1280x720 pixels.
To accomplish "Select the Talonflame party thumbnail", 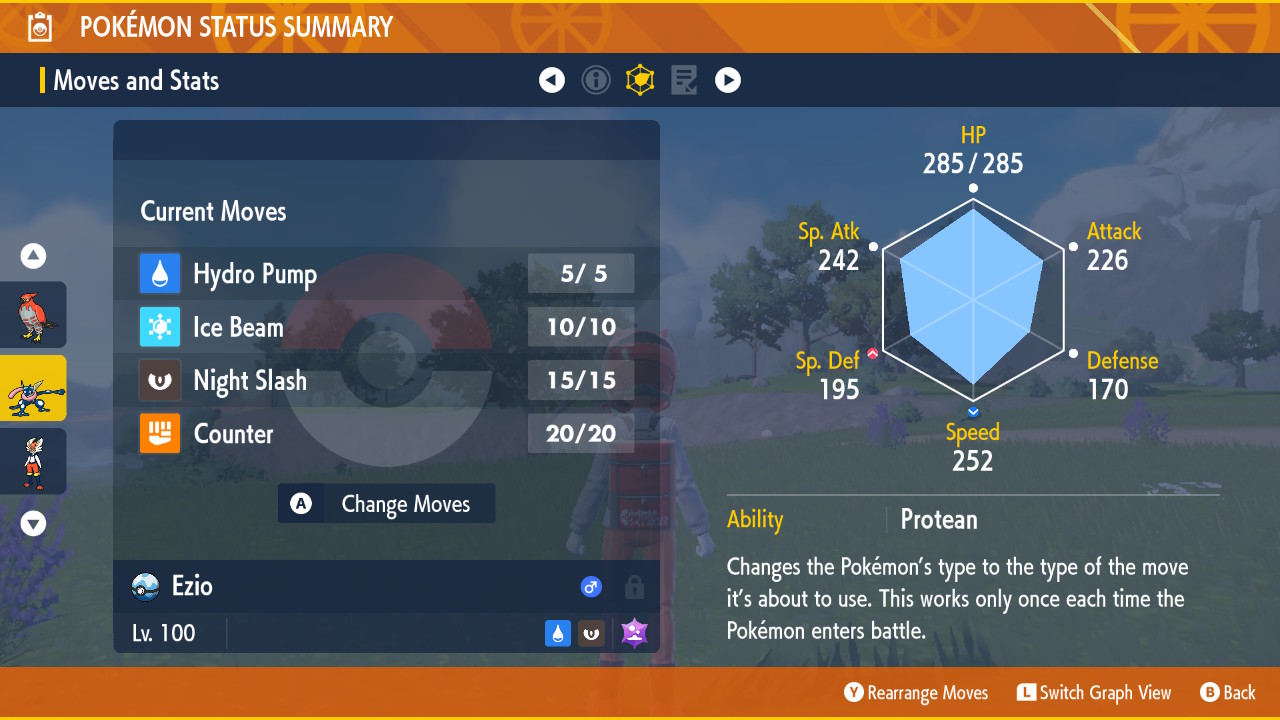I will click(33, 315).
